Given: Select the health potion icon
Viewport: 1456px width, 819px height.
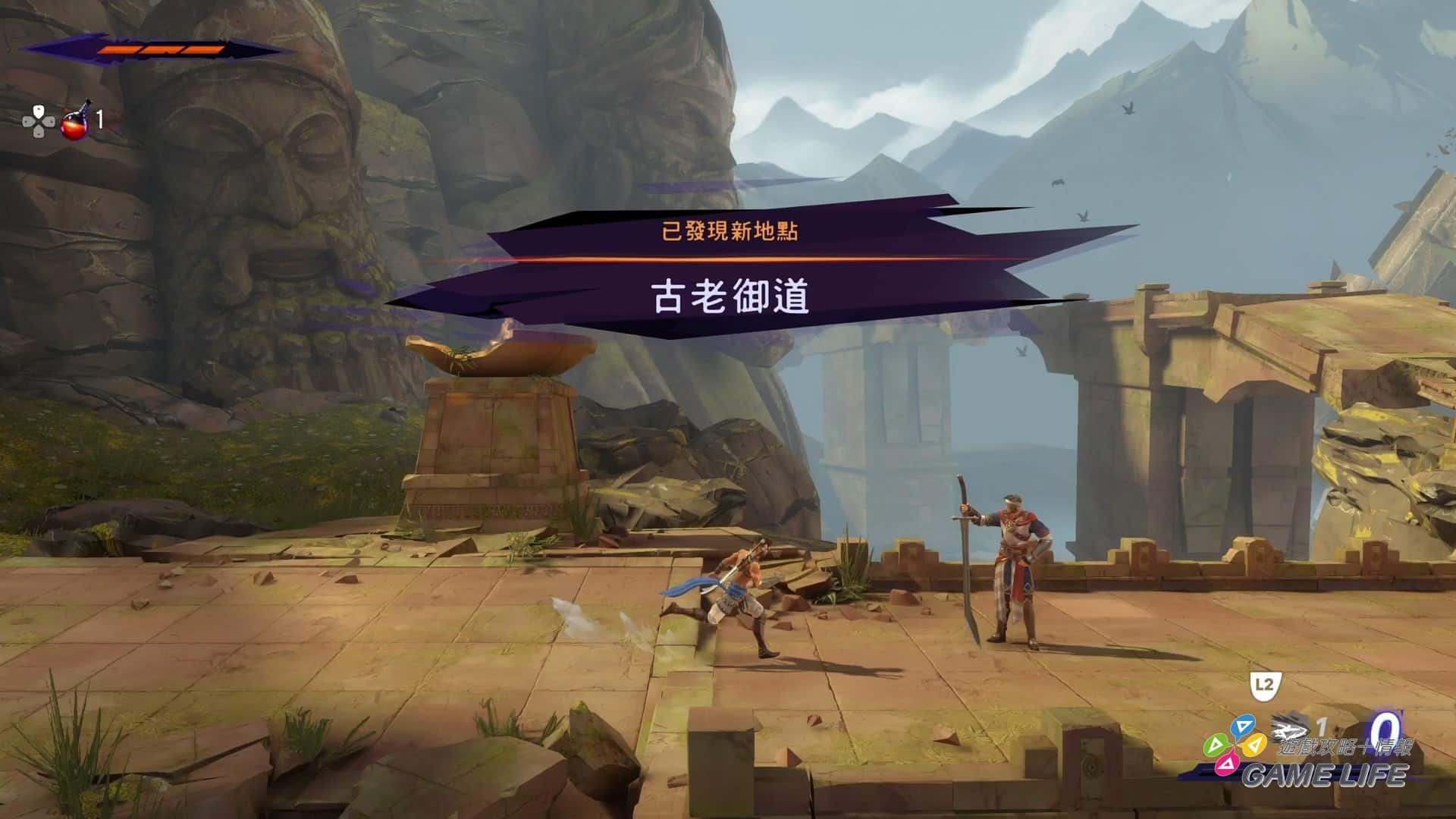Looking at the screenshot, I should tap(74, 126).
